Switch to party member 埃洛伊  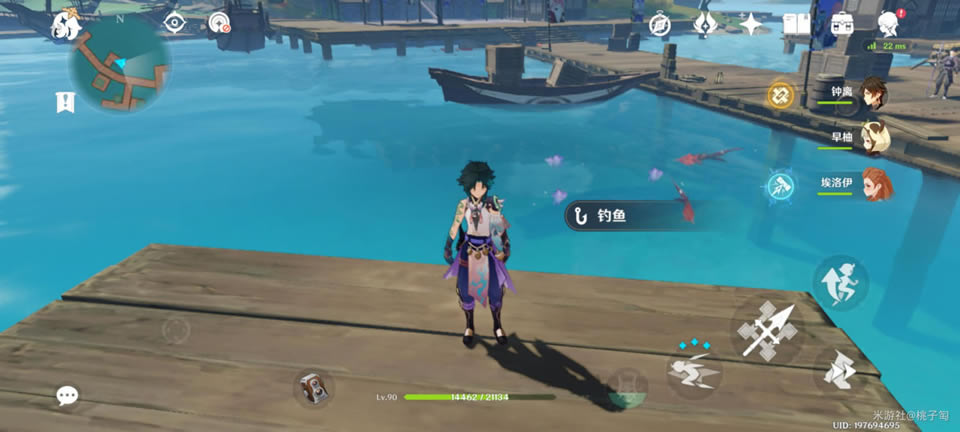point(873,184)
